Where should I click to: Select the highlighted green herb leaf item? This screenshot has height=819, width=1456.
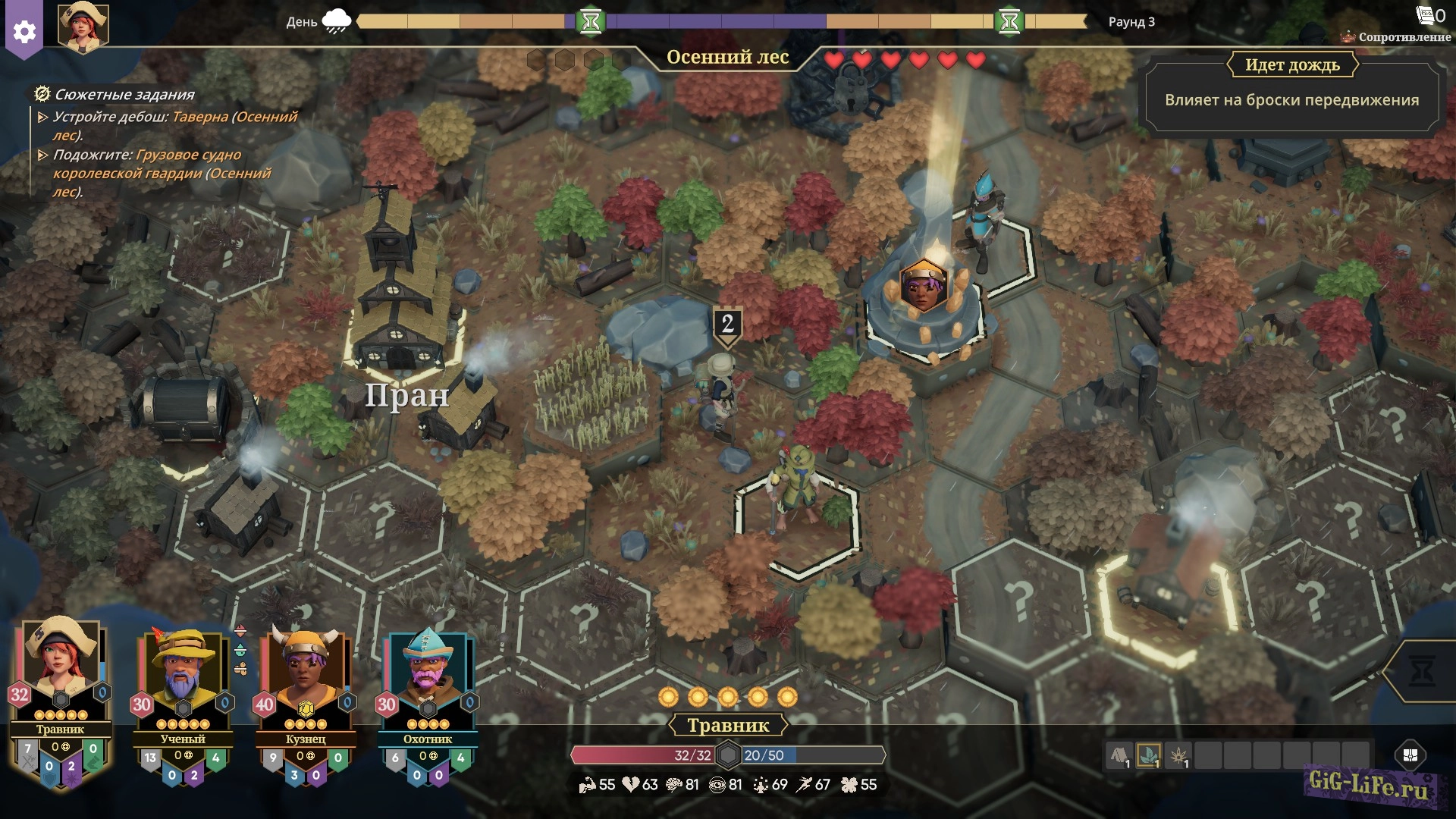[1149, 755]
